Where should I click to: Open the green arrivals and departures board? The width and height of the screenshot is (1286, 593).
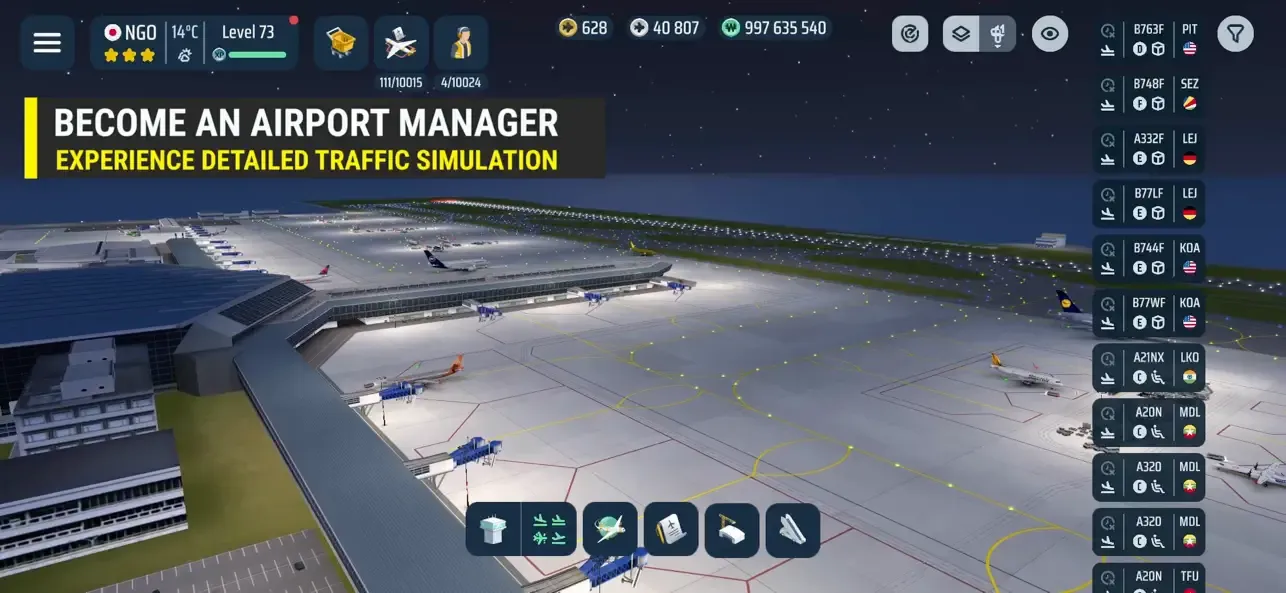[550, 529]
